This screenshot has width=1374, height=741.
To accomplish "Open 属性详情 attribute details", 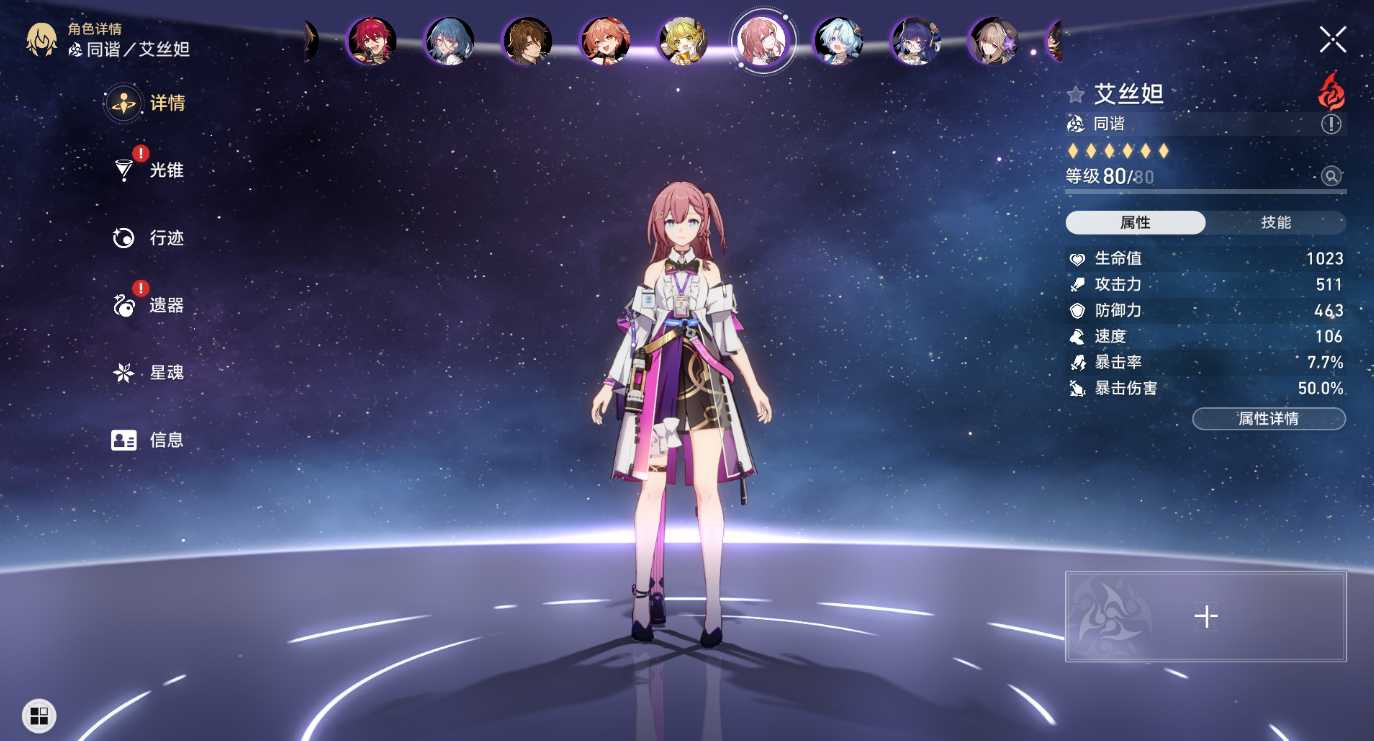I will (1269, 419).
